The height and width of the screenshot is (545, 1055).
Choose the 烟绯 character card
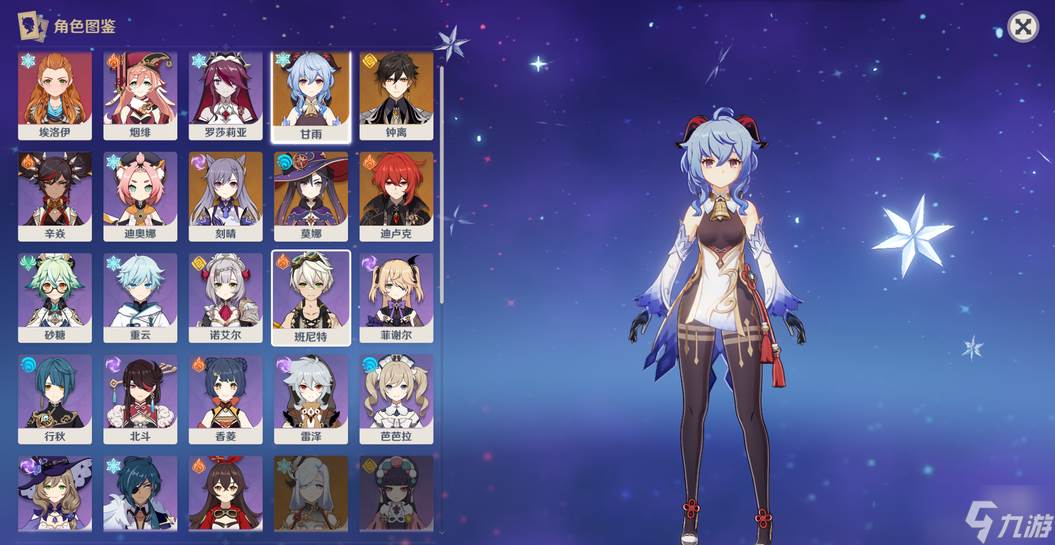(x=140, y=93)
